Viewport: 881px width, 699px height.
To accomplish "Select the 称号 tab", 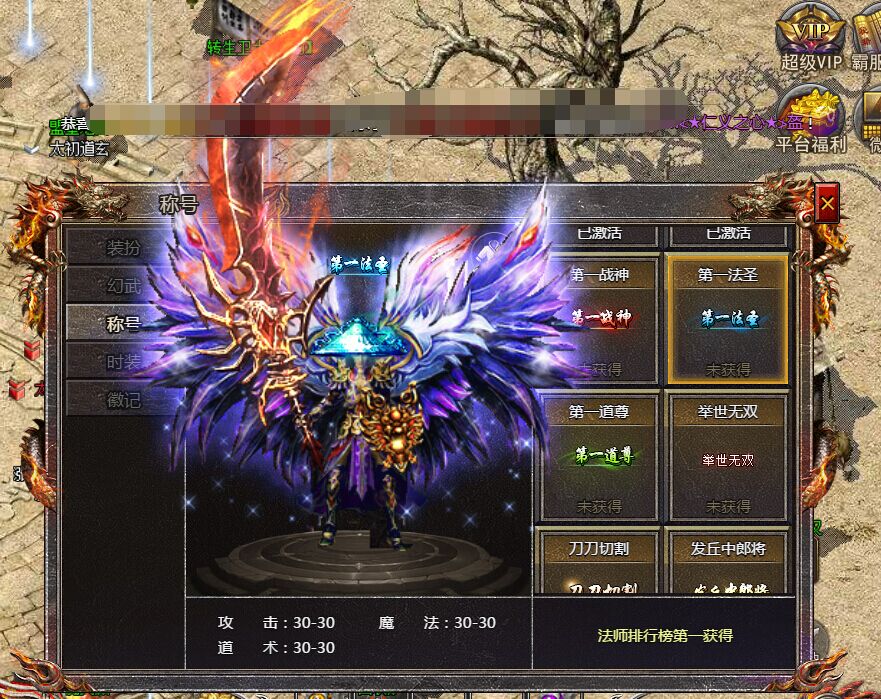I will [x=124, y=322].
